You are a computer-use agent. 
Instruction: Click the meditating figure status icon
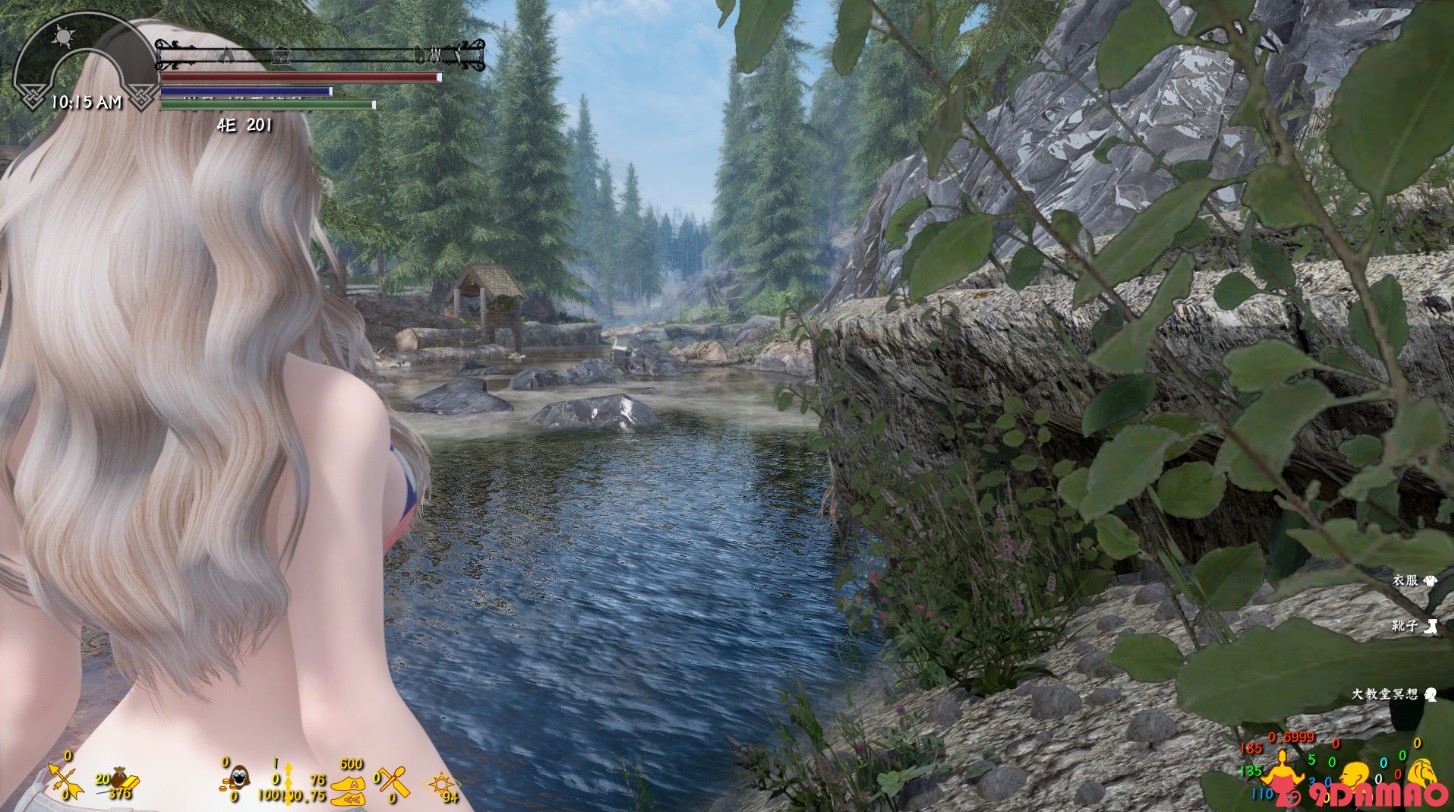pos(1281,771)
